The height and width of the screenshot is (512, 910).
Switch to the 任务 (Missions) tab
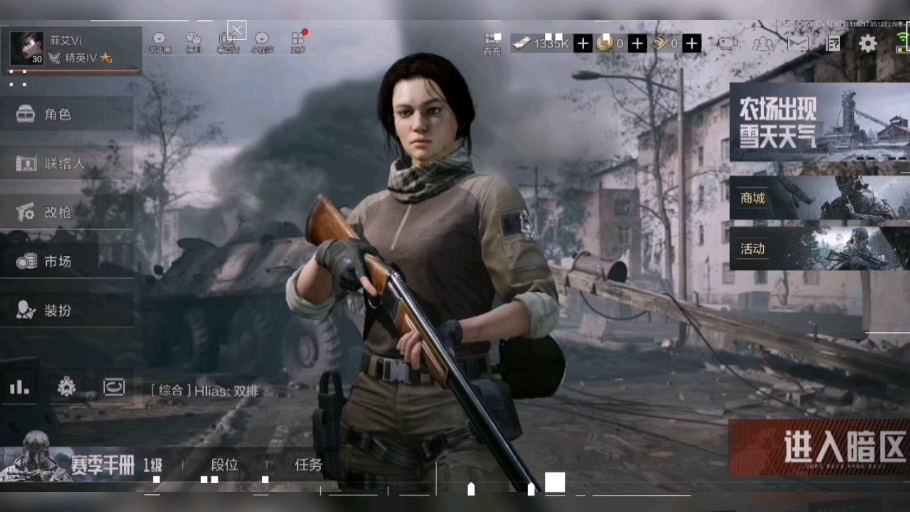coord(308,464)
